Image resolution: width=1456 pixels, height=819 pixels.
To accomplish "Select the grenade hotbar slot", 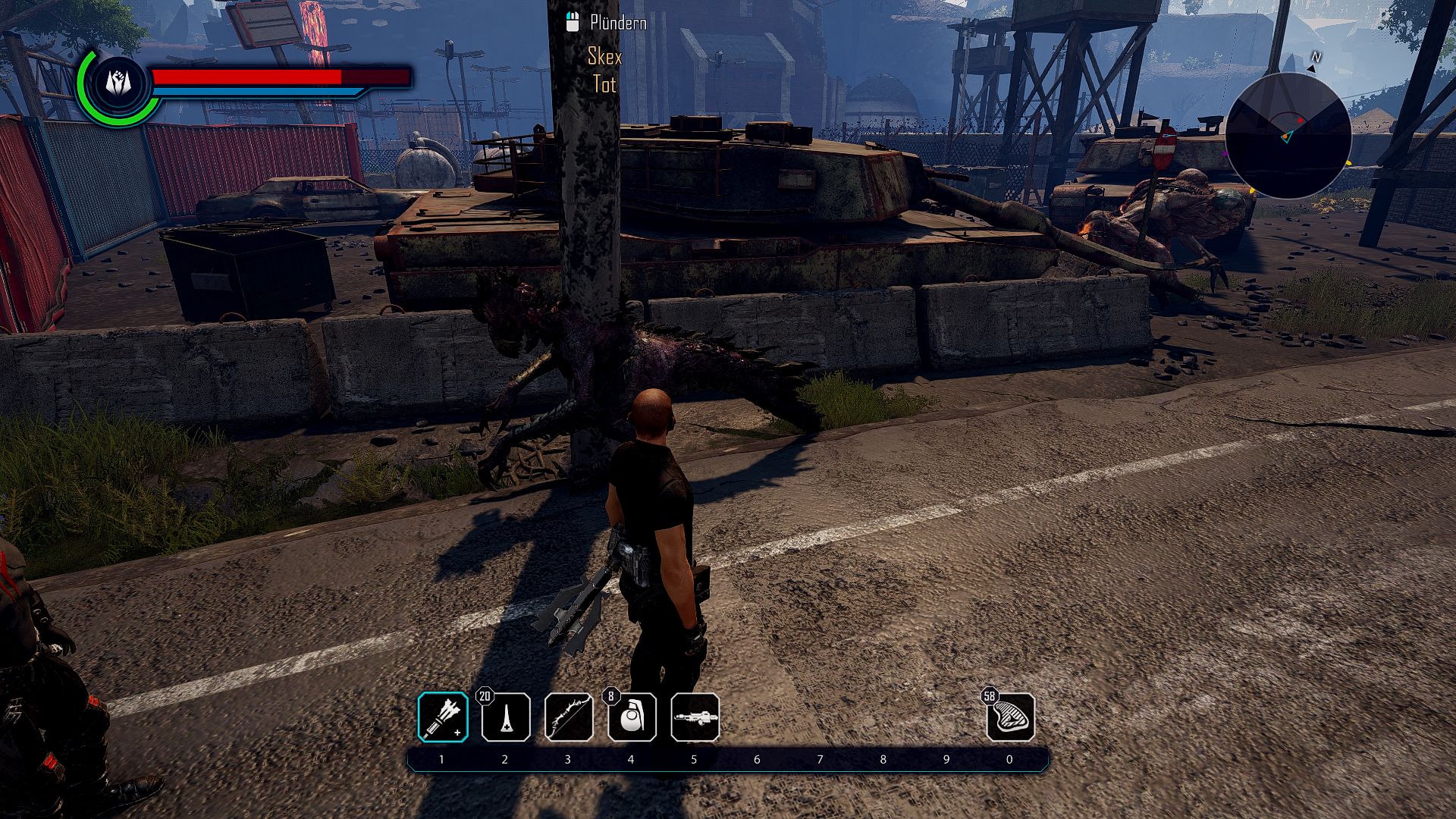I will (632, 717).
